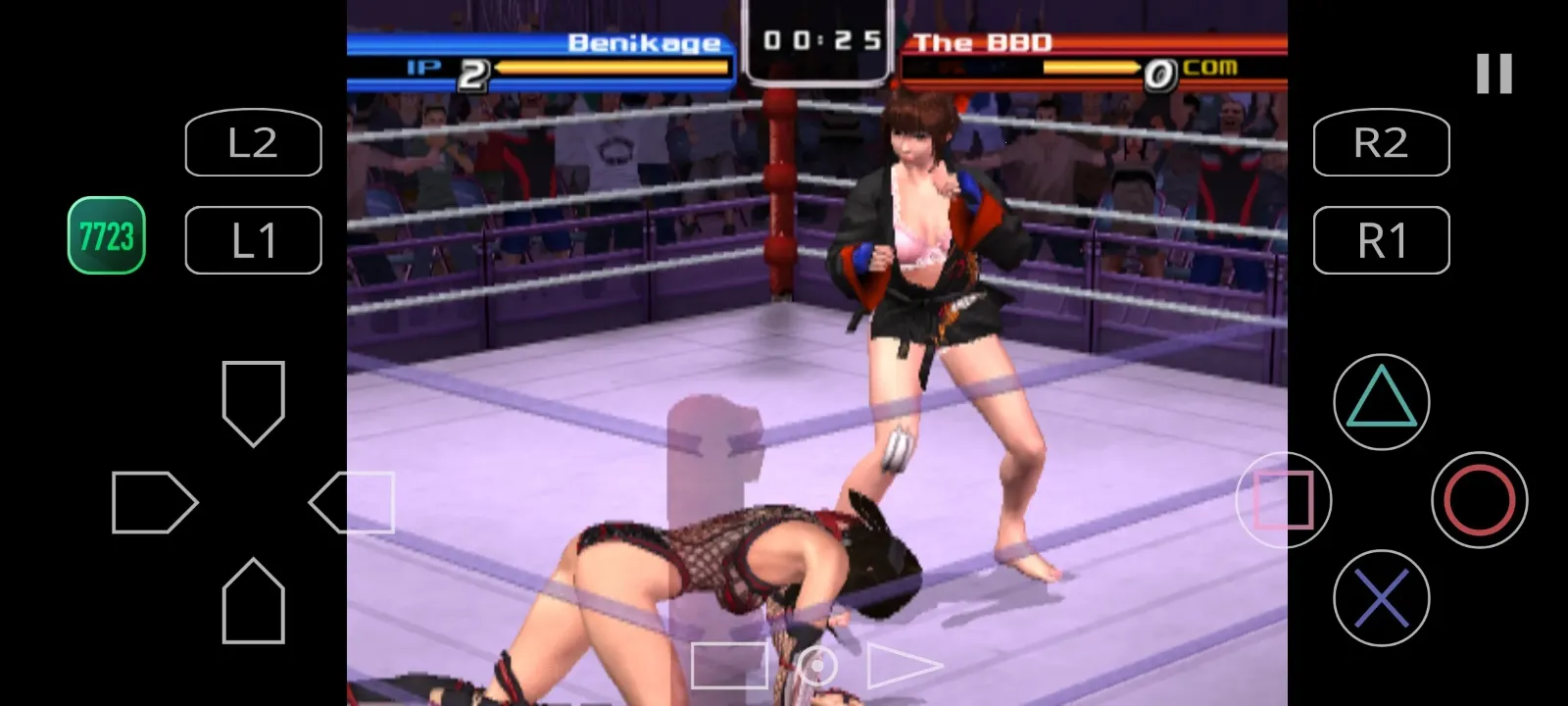Tap the triangular Start button
Viewport: 1568px width, 706px height.
click(902, 666)
